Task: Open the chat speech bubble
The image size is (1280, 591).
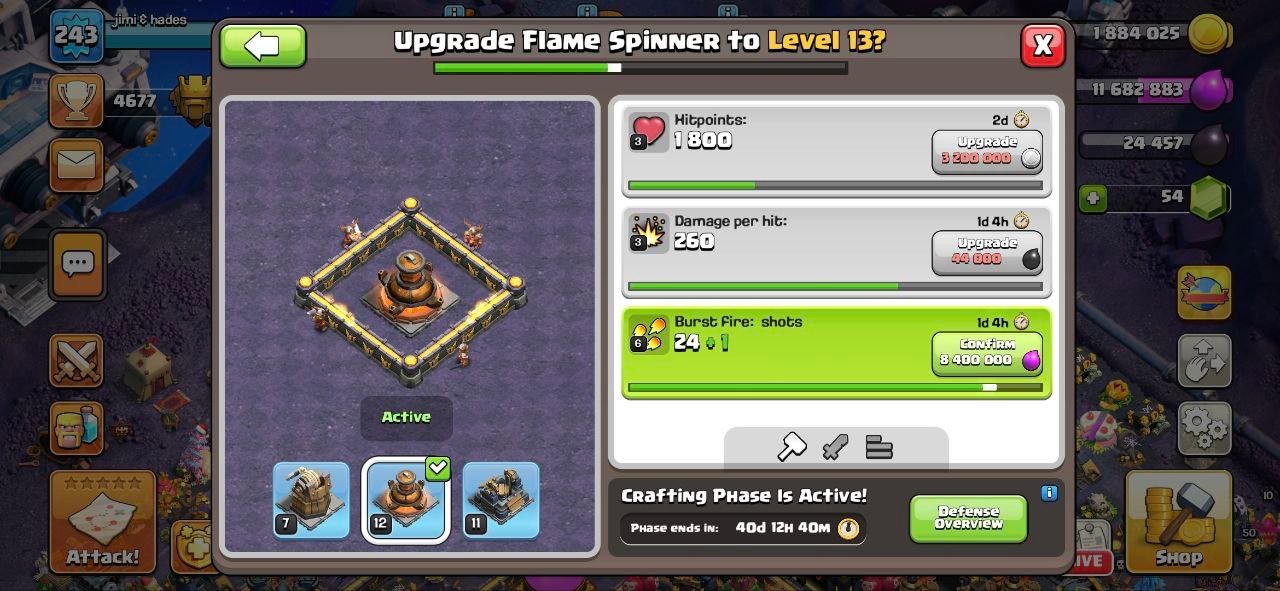Action: tap(77, 263)
